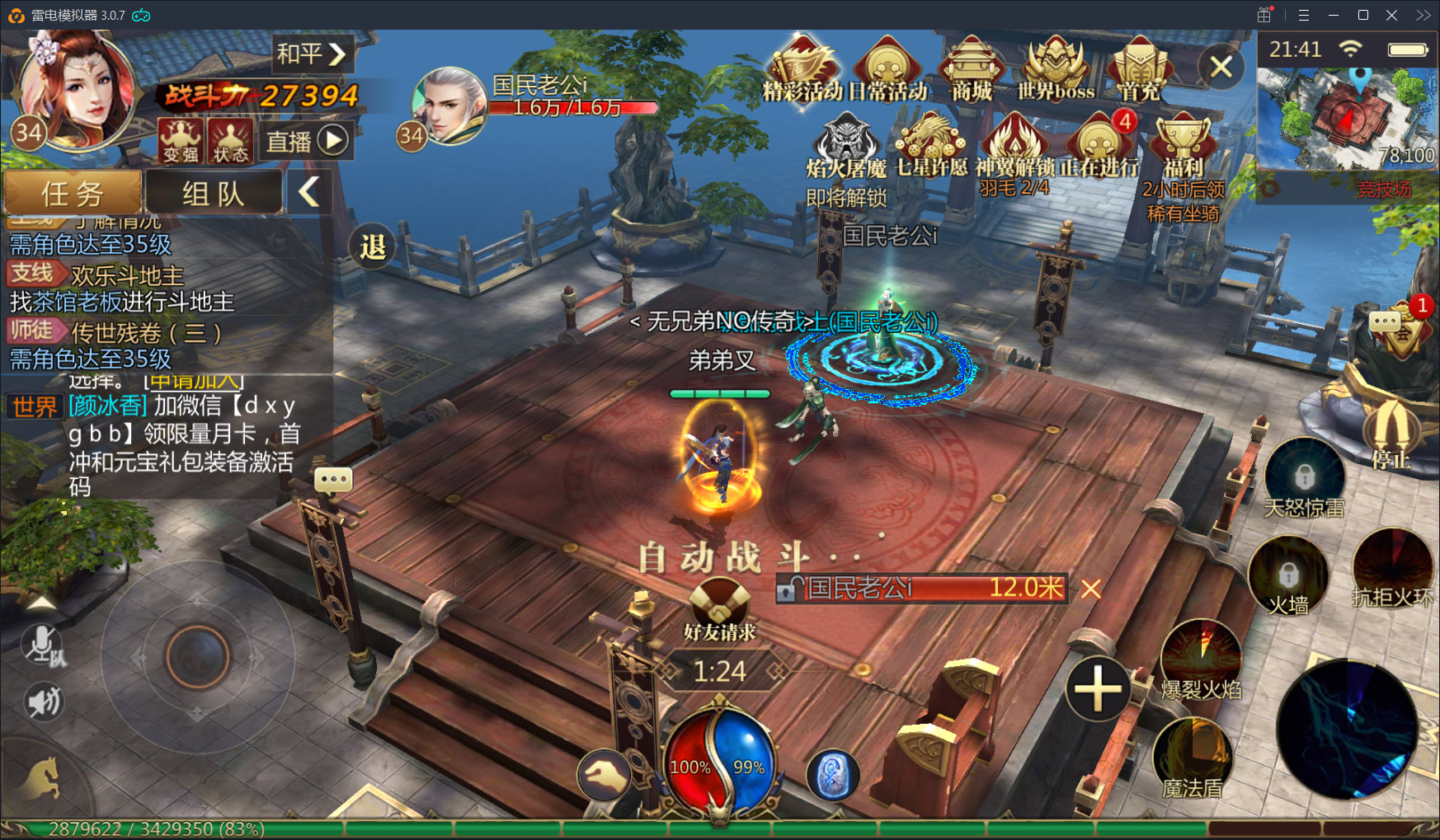This screenshot has height=840, width=1440.
Task: Open the 福利 welfare trophy icon
Action: click(x=1183, y=148)
